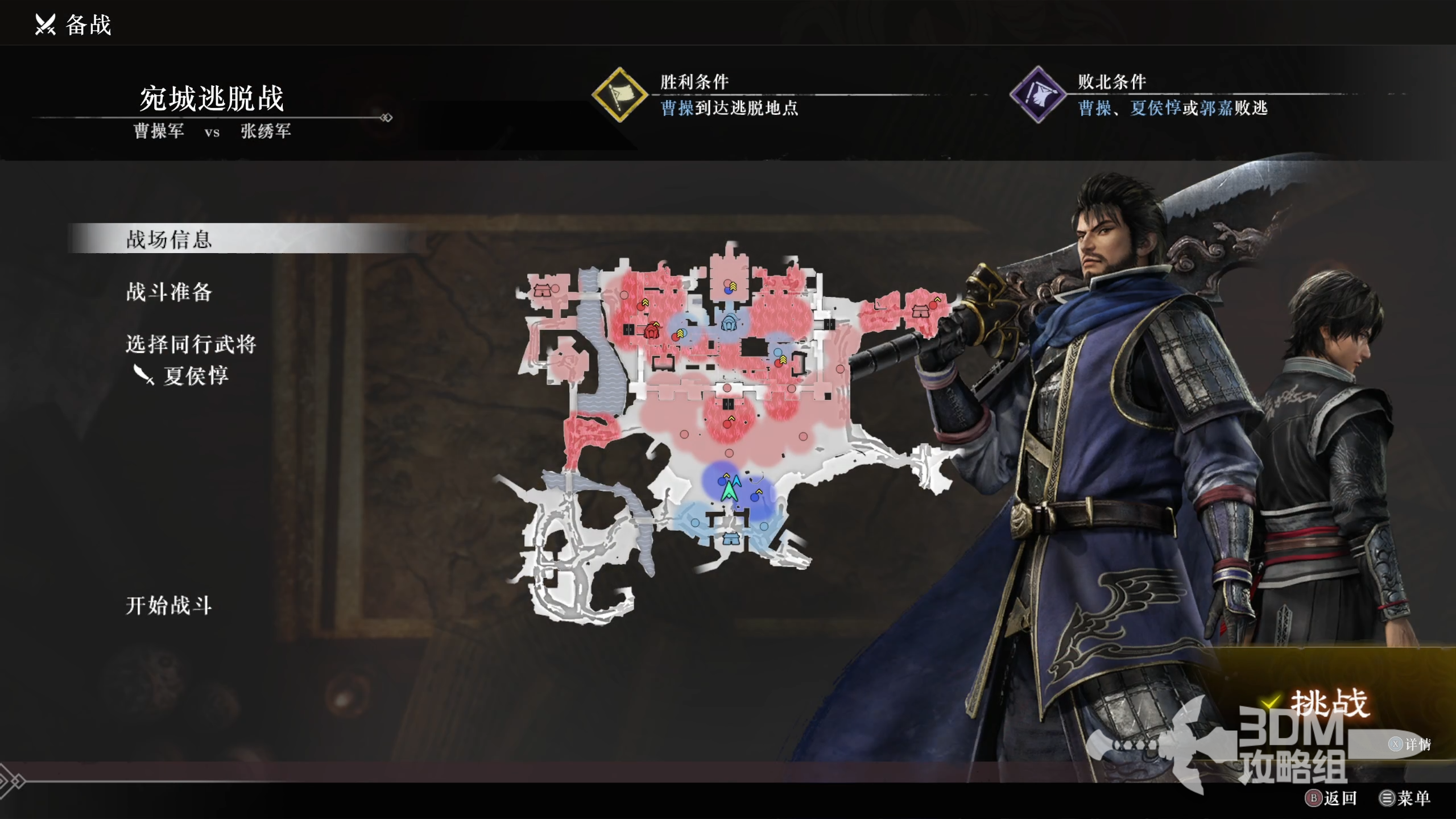
Task: Select 战场信息 menu entry
Action: pos(169,239)
